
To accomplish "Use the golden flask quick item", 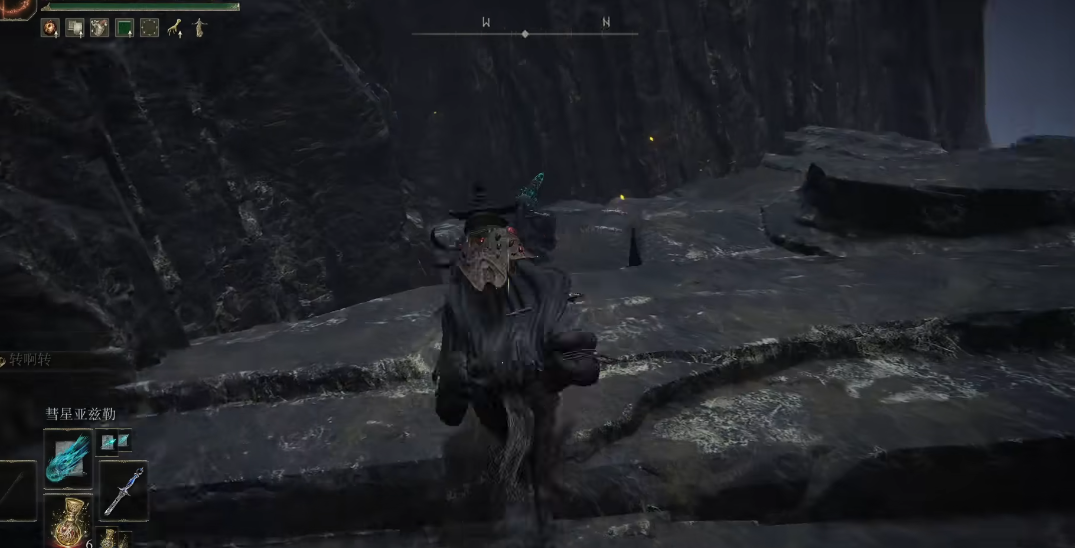I will click(x=68, y=520).
